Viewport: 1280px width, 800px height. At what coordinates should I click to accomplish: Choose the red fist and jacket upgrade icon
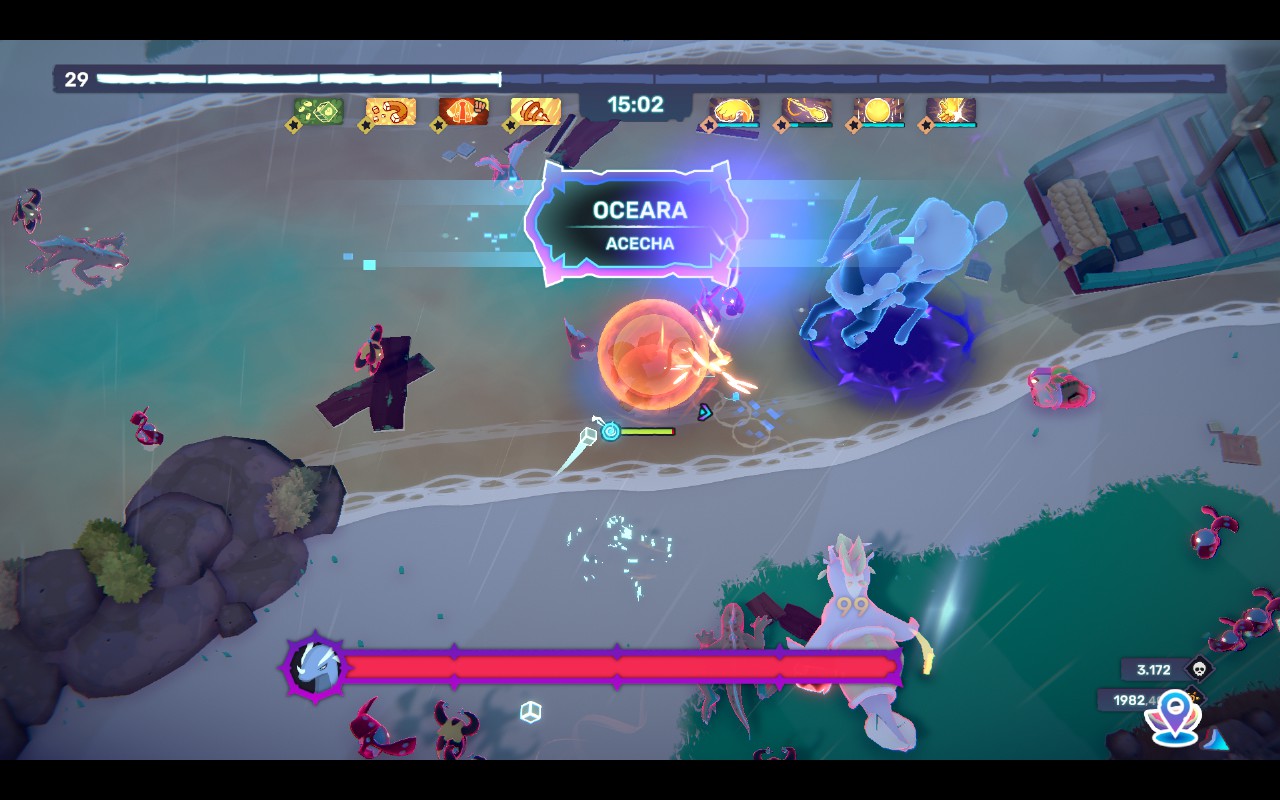tap(463, 111)
